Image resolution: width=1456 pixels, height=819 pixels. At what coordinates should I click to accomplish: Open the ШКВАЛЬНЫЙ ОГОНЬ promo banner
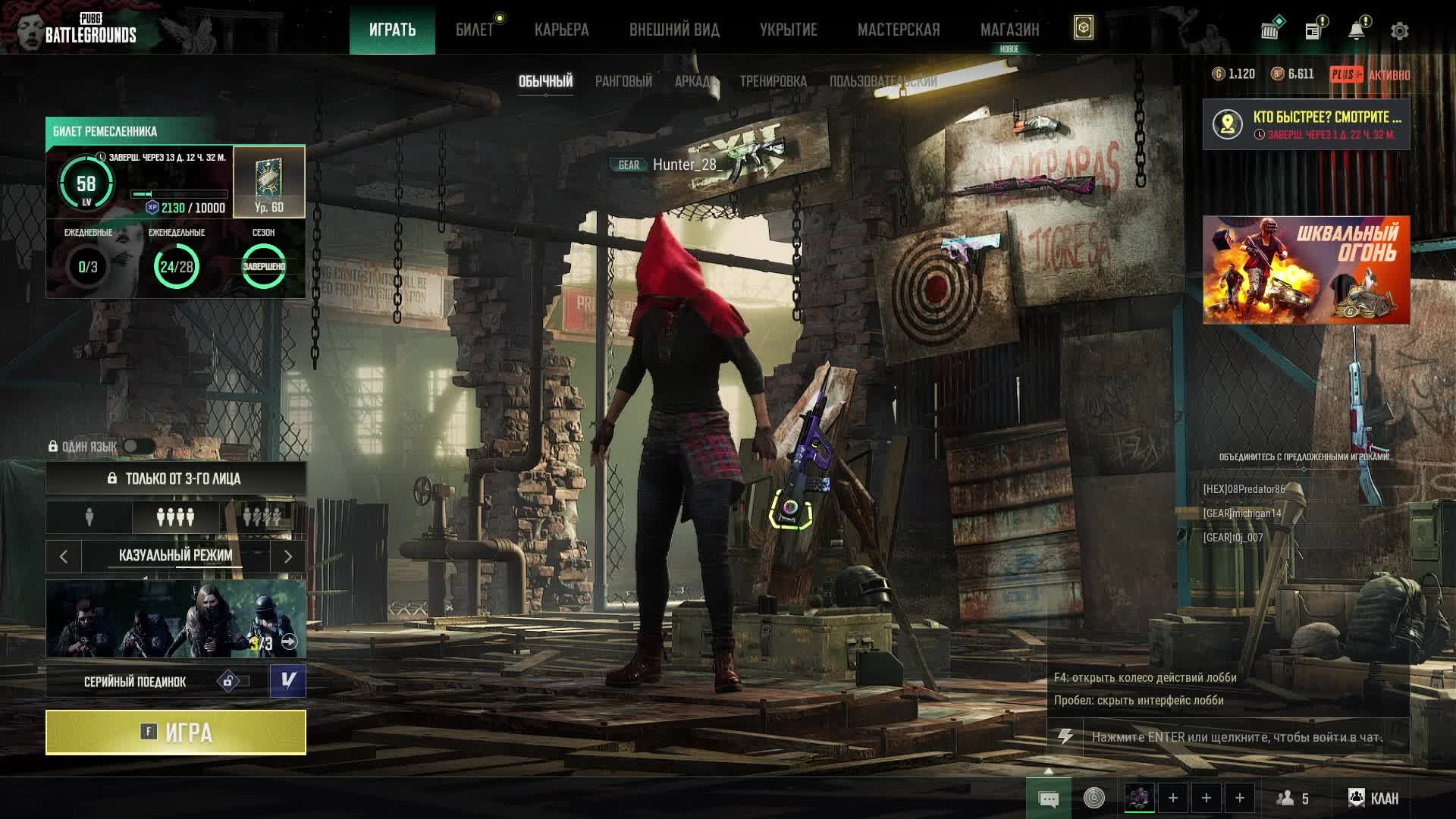pyautogui.click(x=1306, y=270)
